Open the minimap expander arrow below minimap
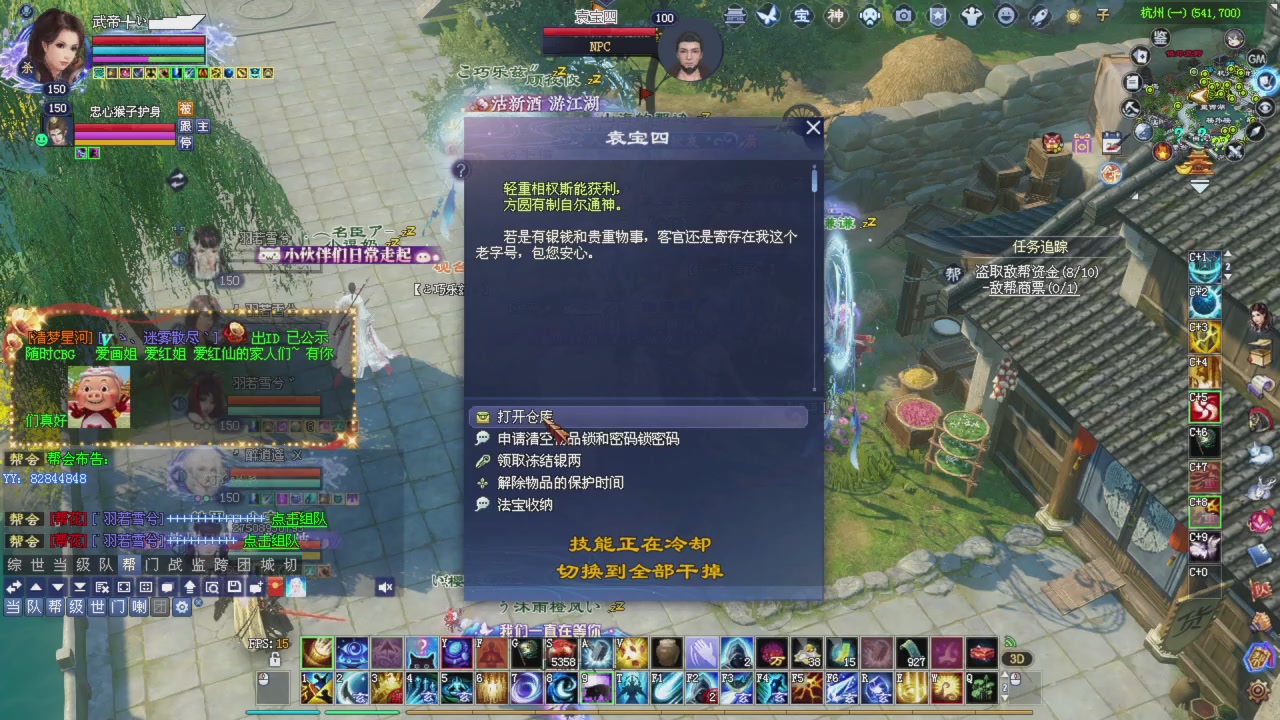The image size is (1280, 720). [x=1200, y=186]
